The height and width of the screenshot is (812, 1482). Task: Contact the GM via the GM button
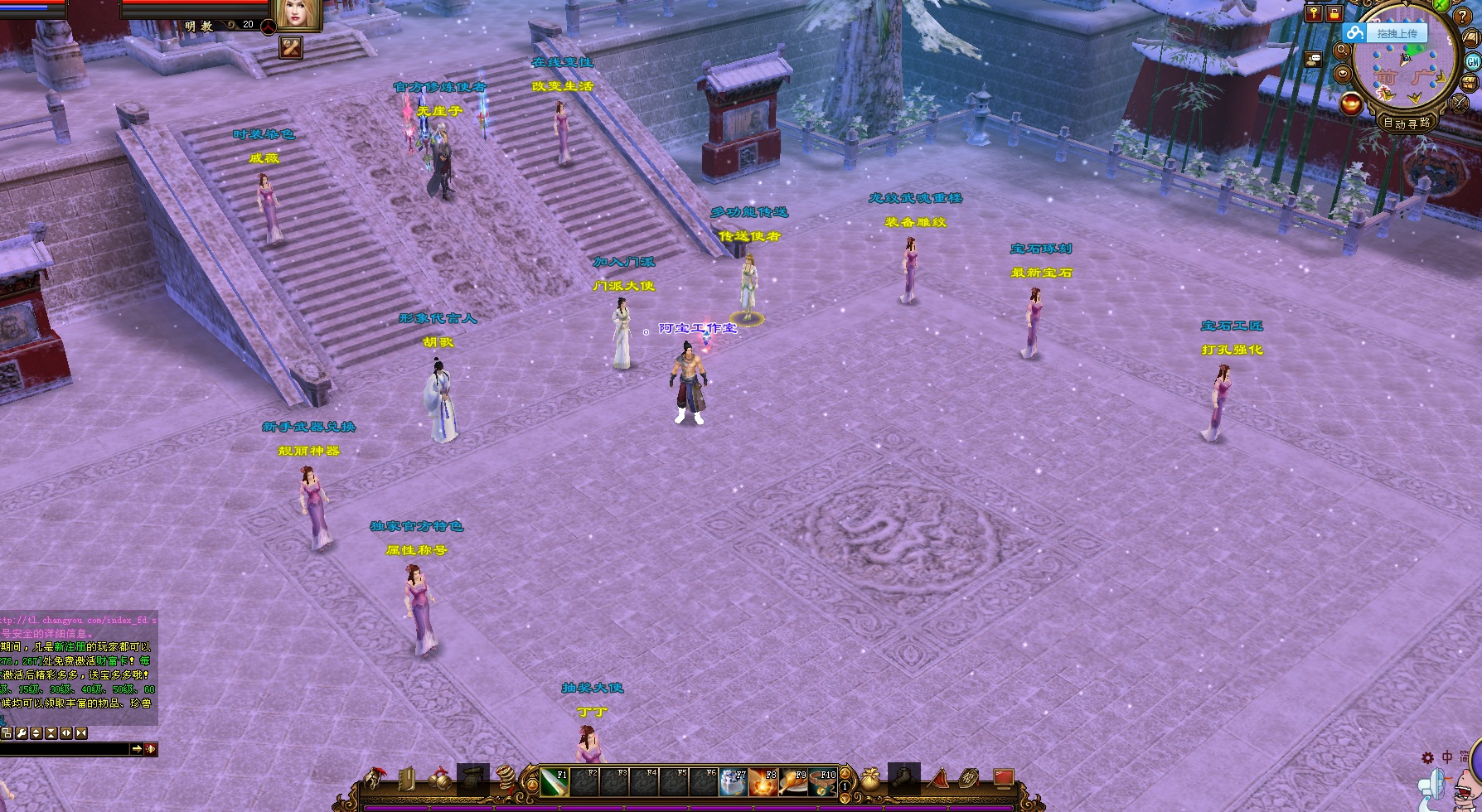click(x=1473, y=61)
